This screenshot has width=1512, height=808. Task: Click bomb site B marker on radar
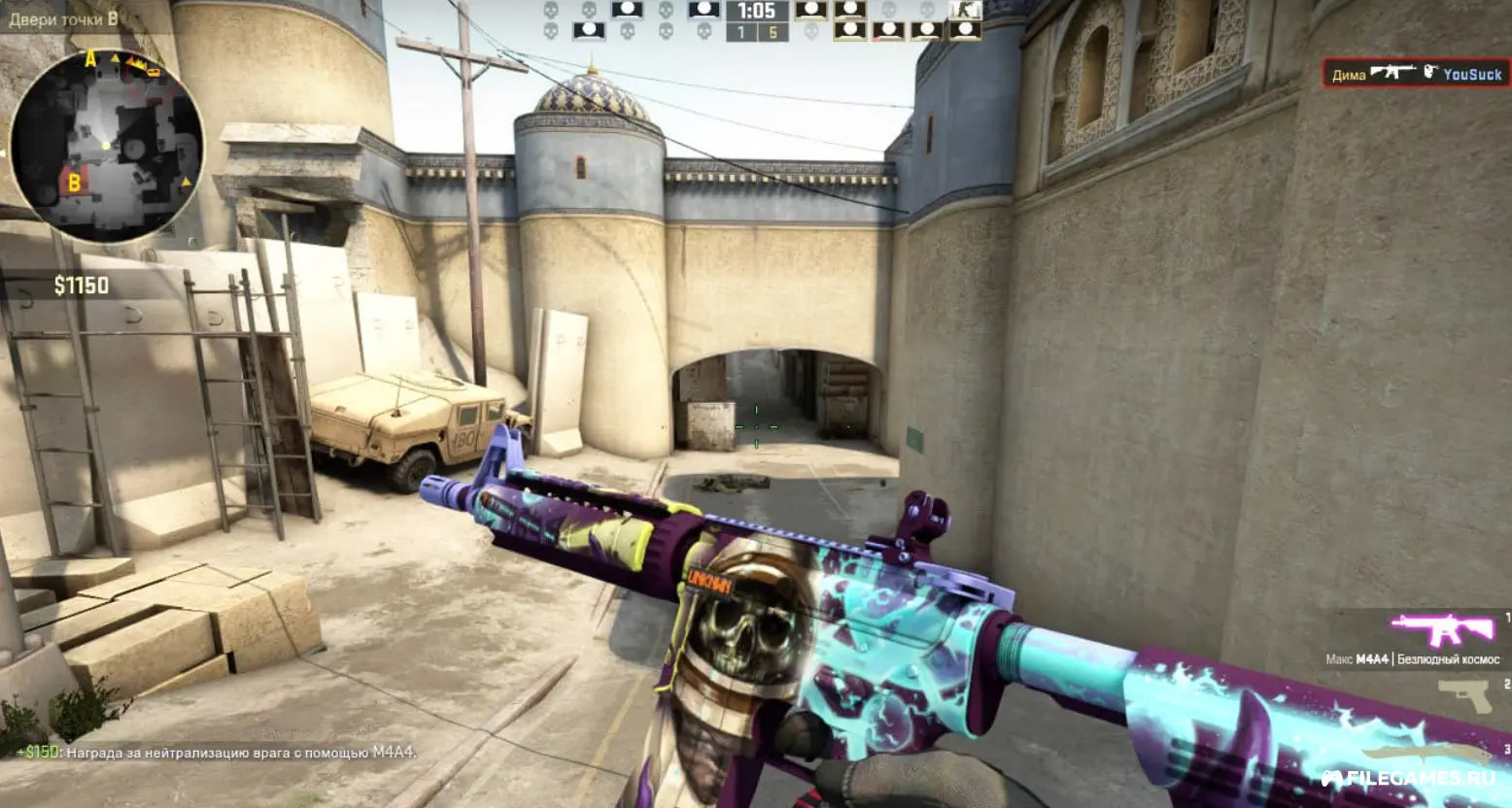coord(73,181)
